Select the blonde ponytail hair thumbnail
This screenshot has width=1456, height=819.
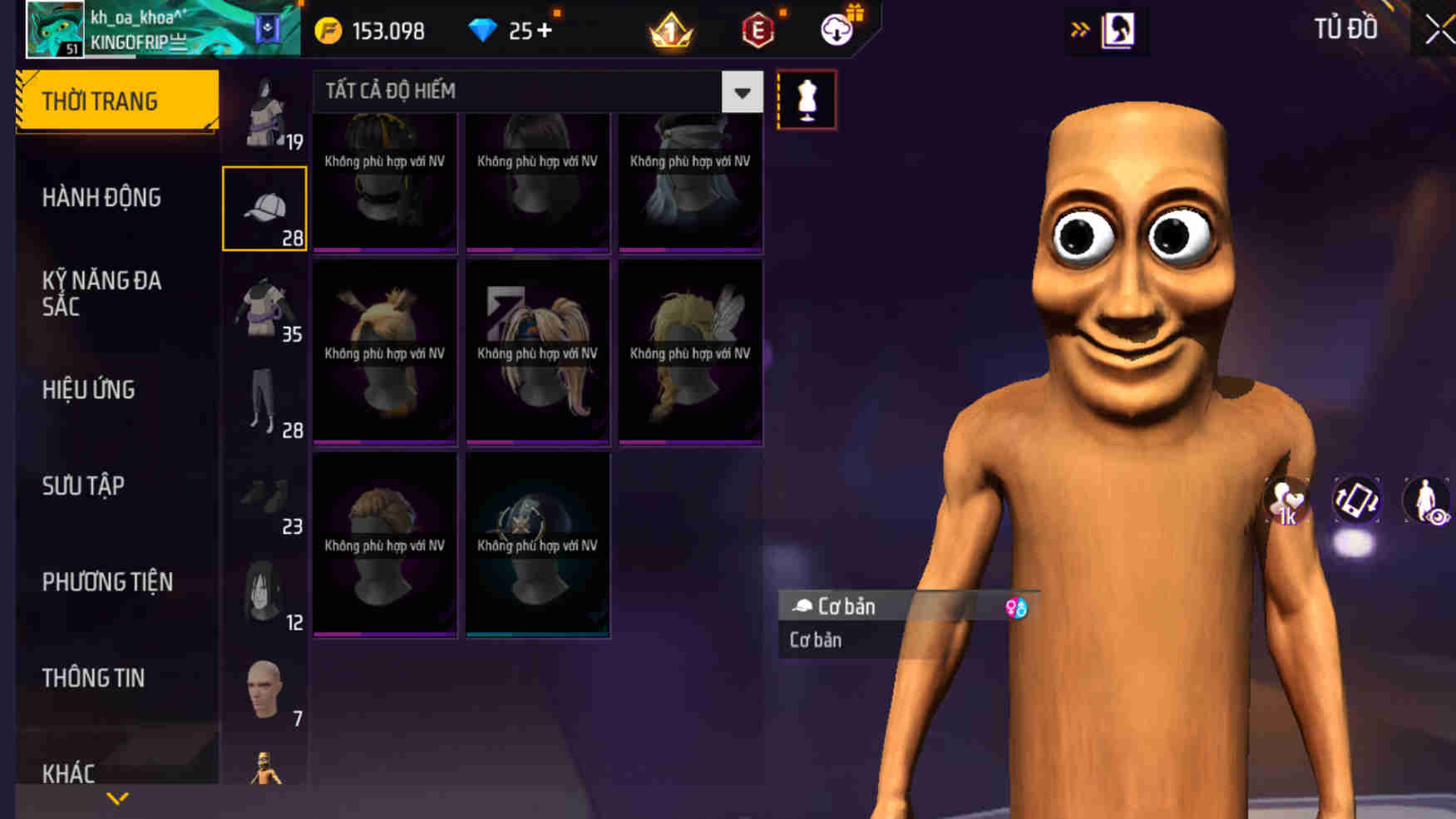pos(537,349)
